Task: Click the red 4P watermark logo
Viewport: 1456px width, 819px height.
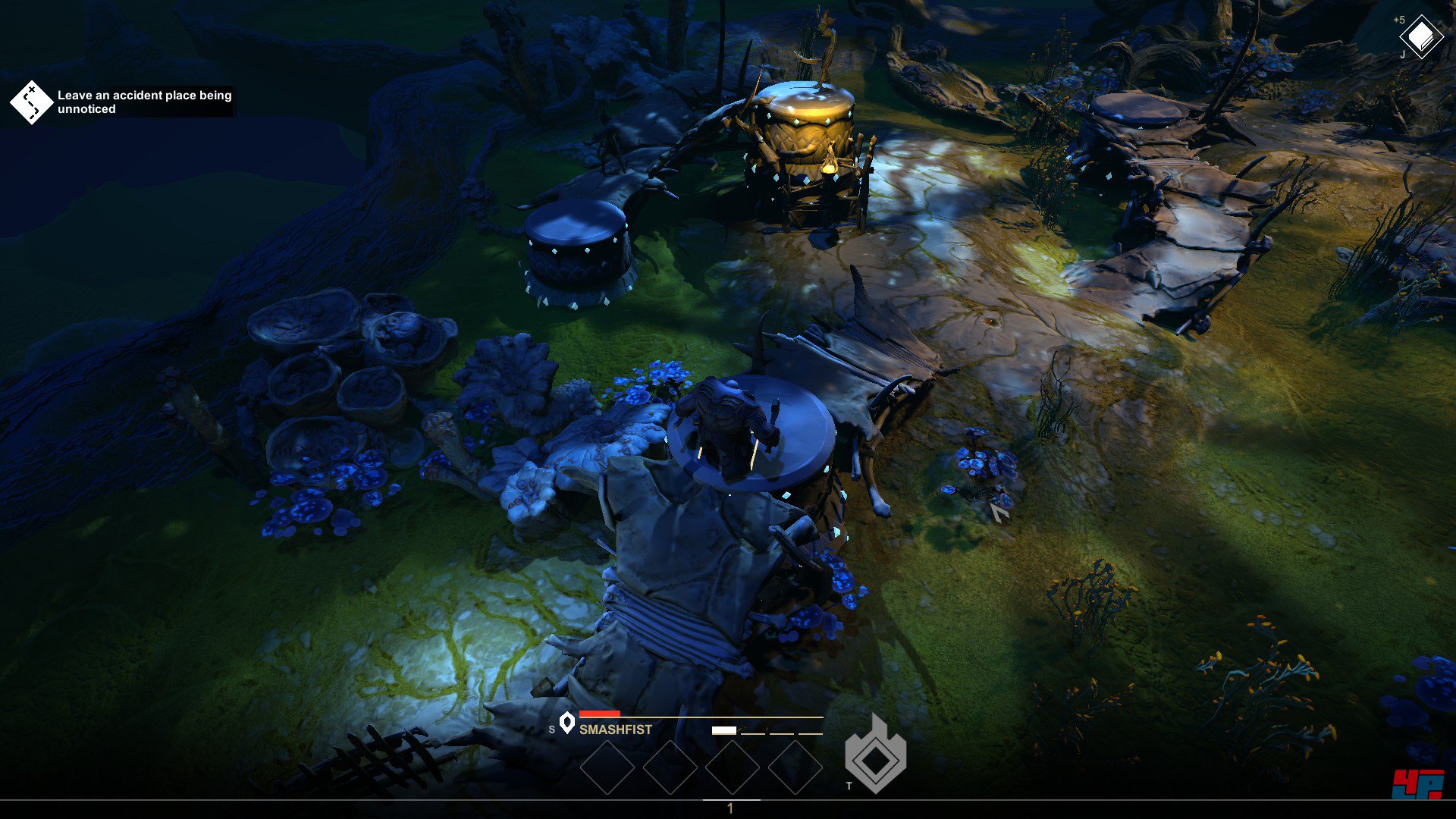Action: click(1417, 784)
